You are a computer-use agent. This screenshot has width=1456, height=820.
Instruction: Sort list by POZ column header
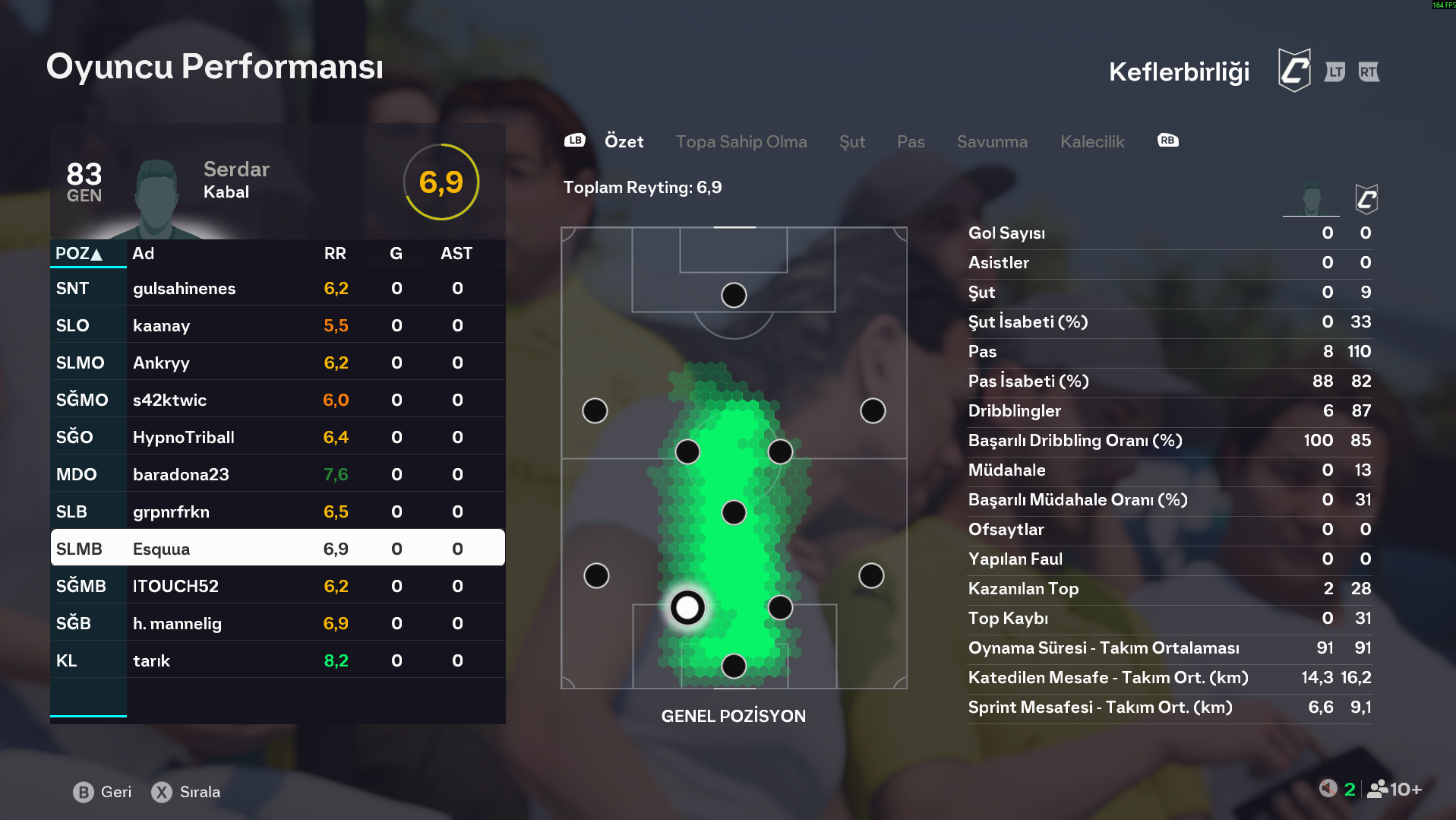pyautogui.click(x=79, y=254)
